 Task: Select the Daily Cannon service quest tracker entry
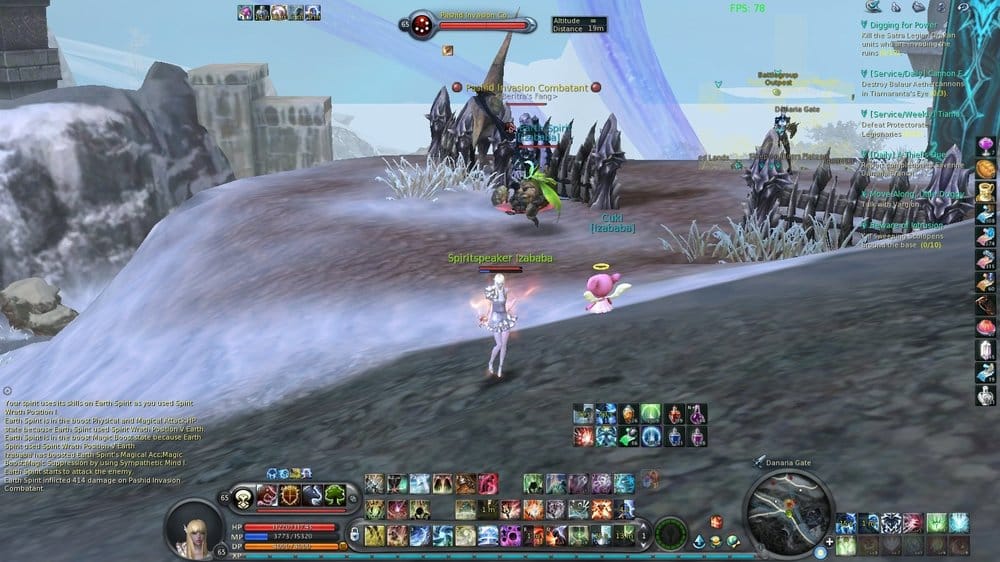click(911, 73)
